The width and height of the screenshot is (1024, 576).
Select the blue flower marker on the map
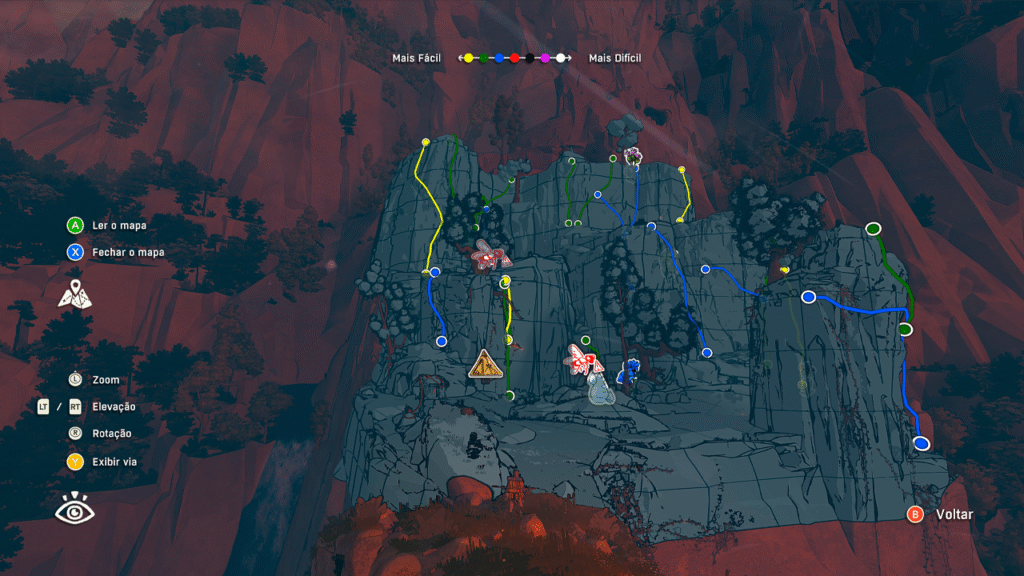pos(629,370)
